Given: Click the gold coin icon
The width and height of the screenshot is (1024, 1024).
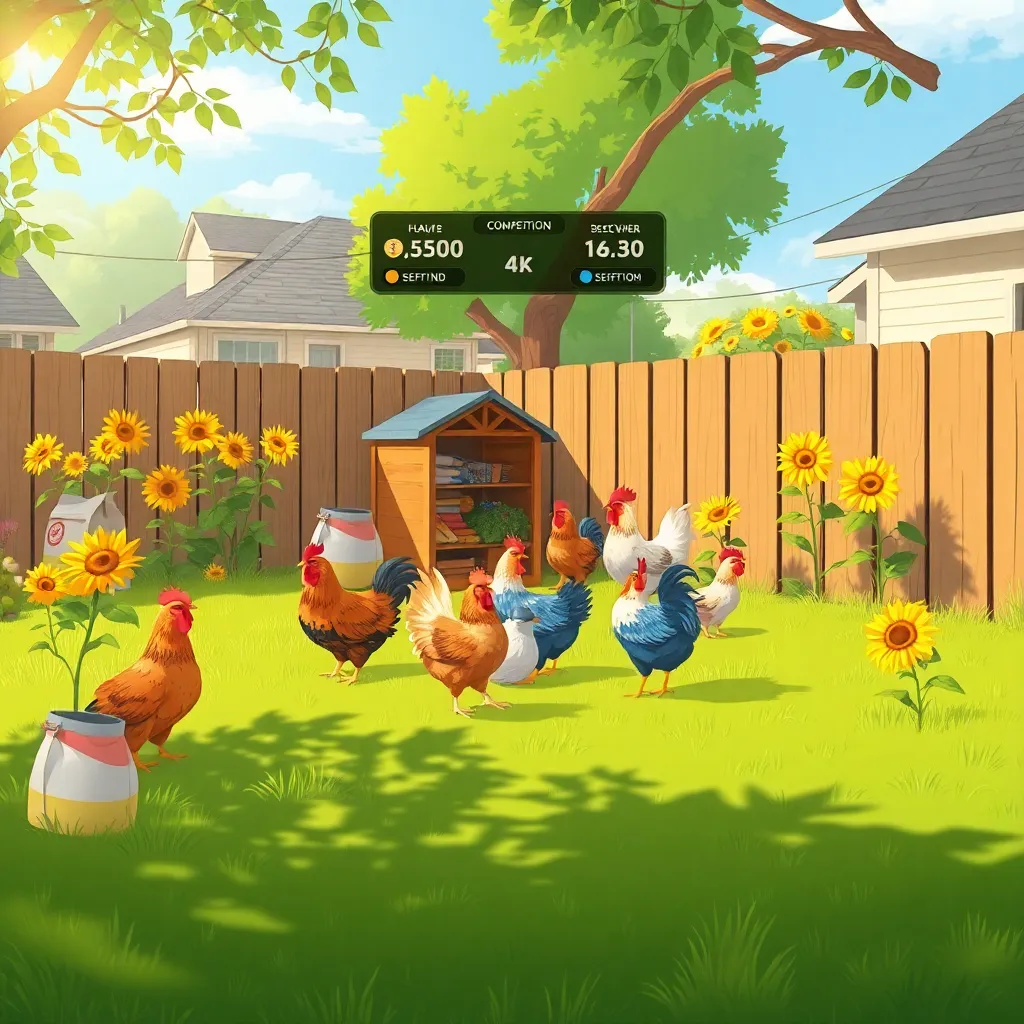Looking at the screenshot, I should (393, 249).
